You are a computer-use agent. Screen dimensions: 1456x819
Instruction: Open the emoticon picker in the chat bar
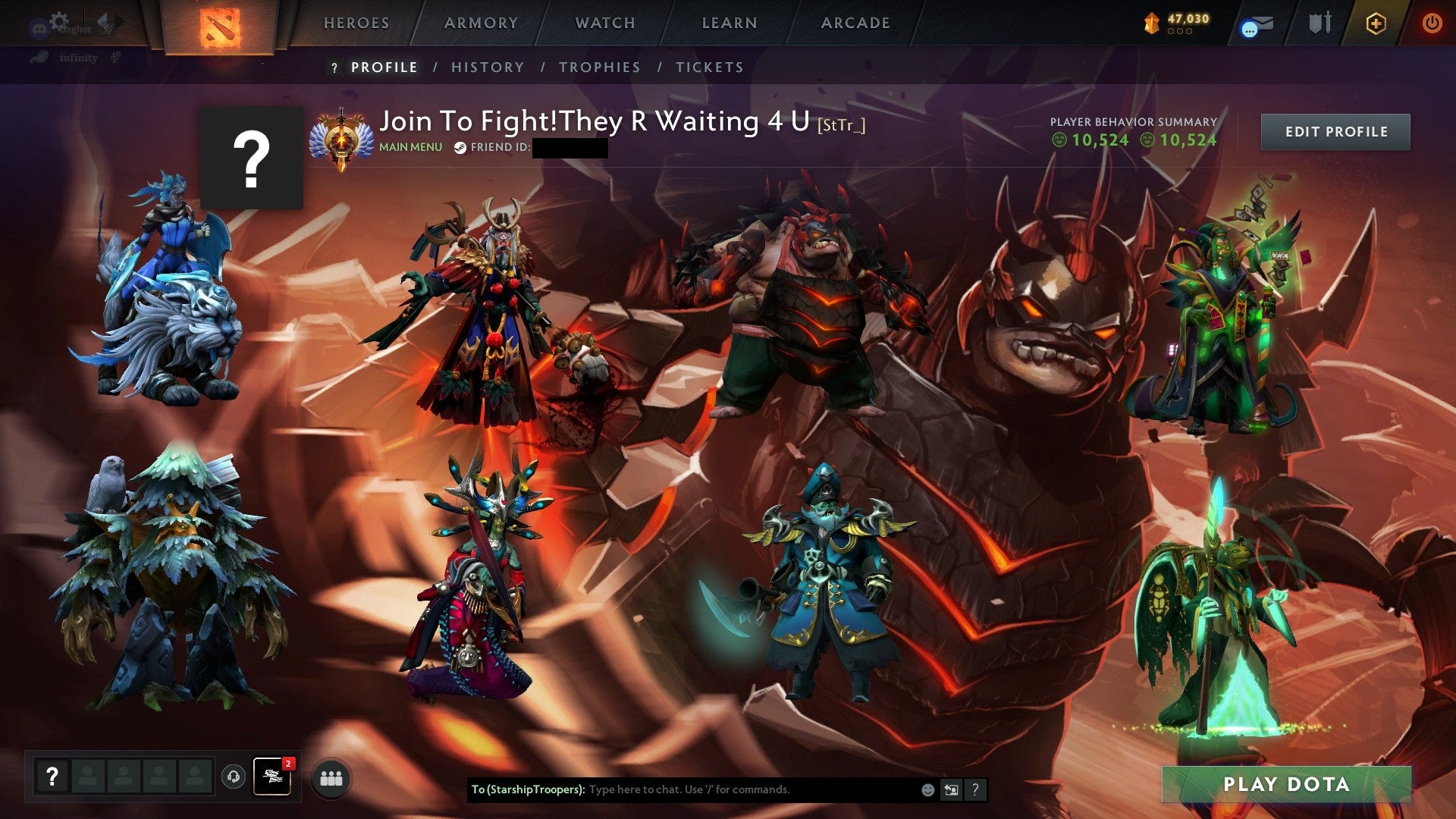click(x=927, y=789)
